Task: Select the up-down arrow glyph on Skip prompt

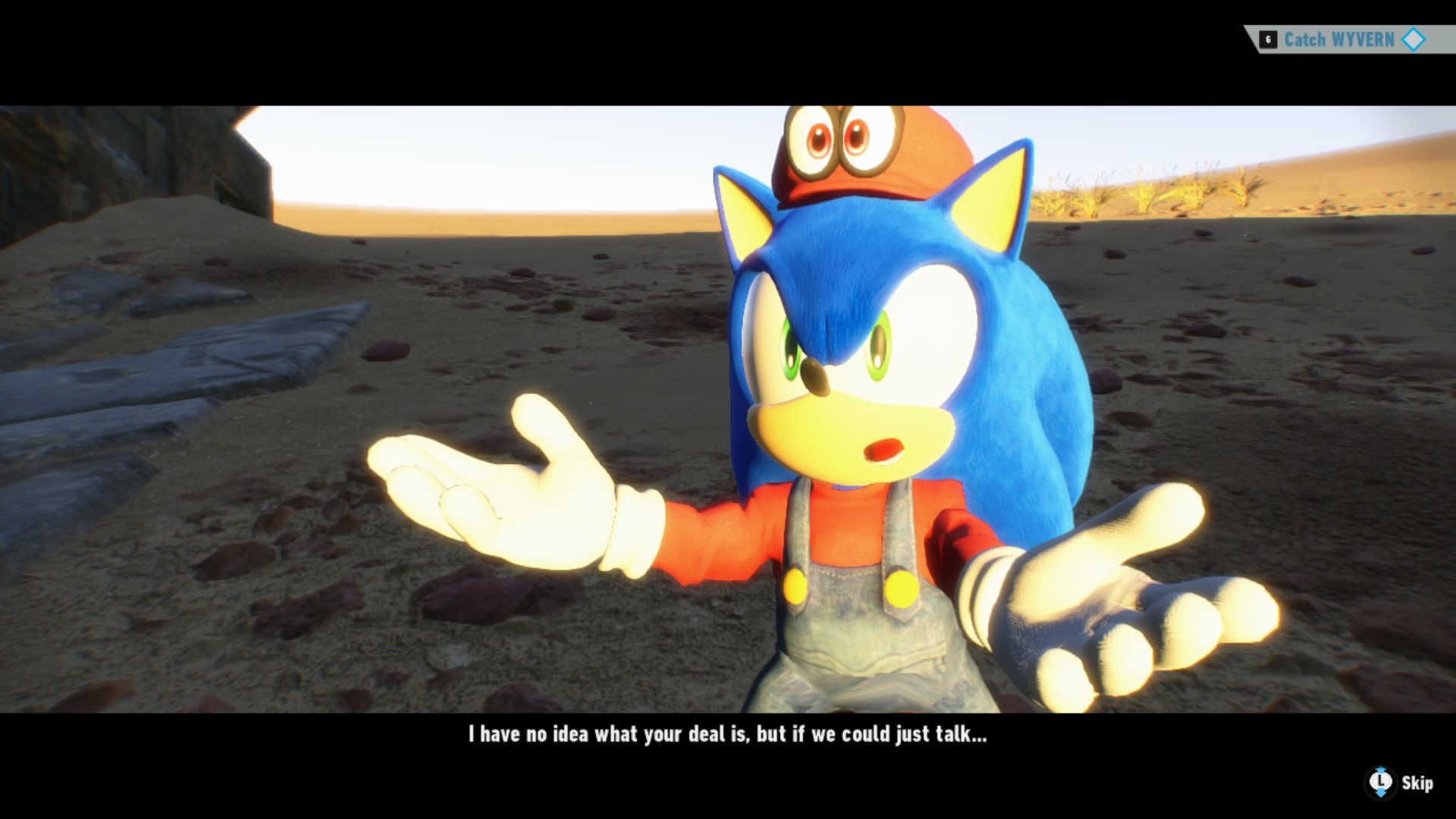Action: 1380,794
